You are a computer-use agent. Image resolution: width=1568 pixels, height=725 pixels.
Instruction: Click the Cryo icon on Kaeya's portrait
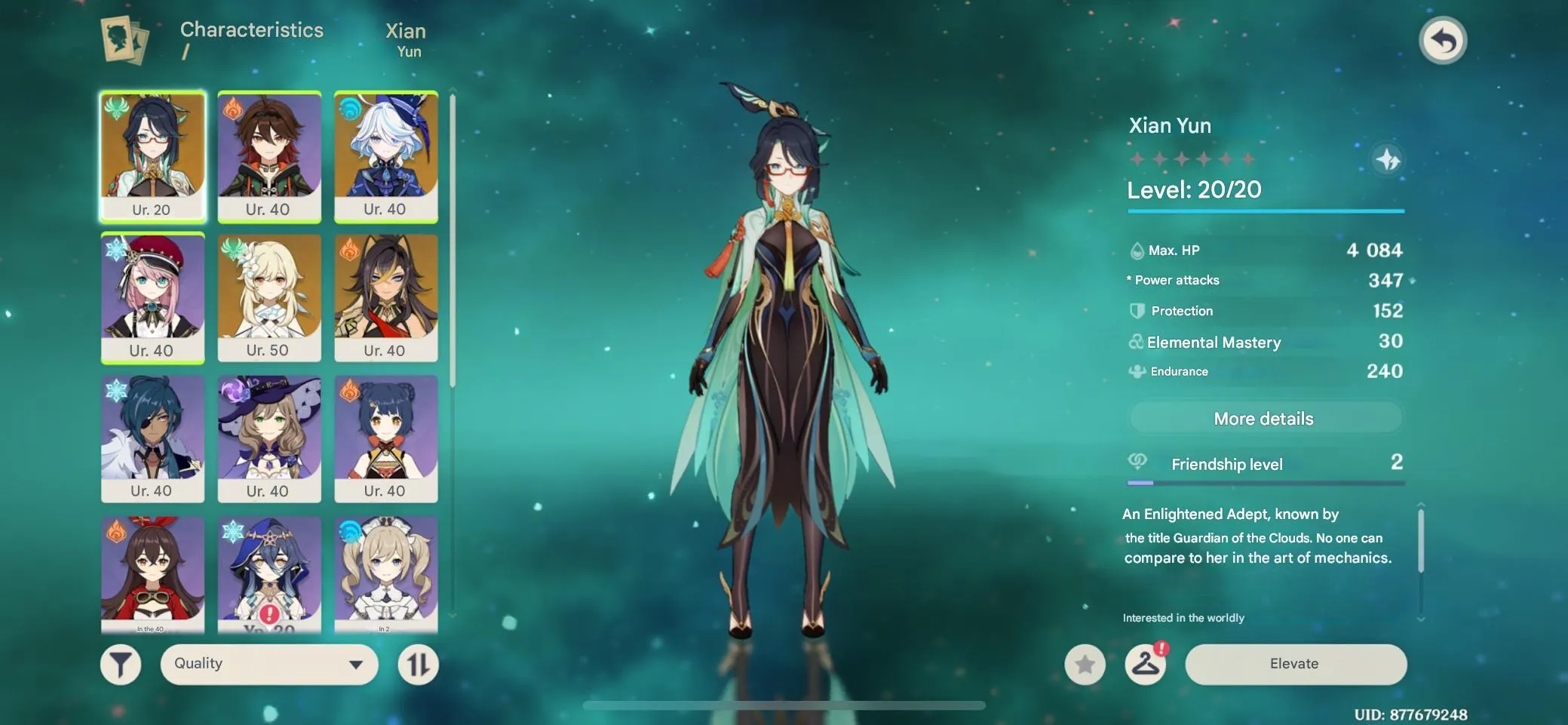pyautogui.click(x=116, y=392)
